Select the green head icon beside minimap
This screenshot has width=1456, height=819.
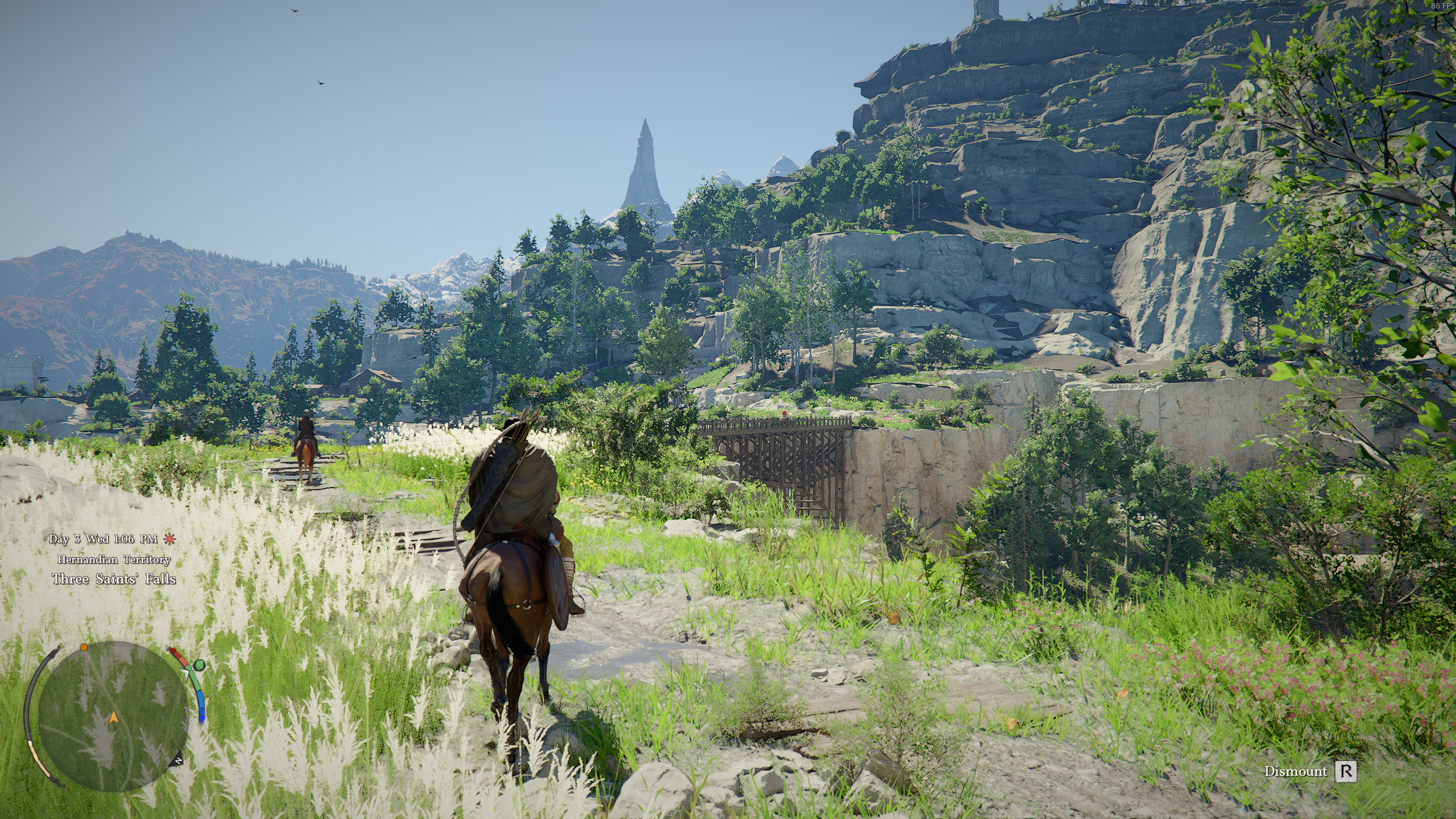199,664
